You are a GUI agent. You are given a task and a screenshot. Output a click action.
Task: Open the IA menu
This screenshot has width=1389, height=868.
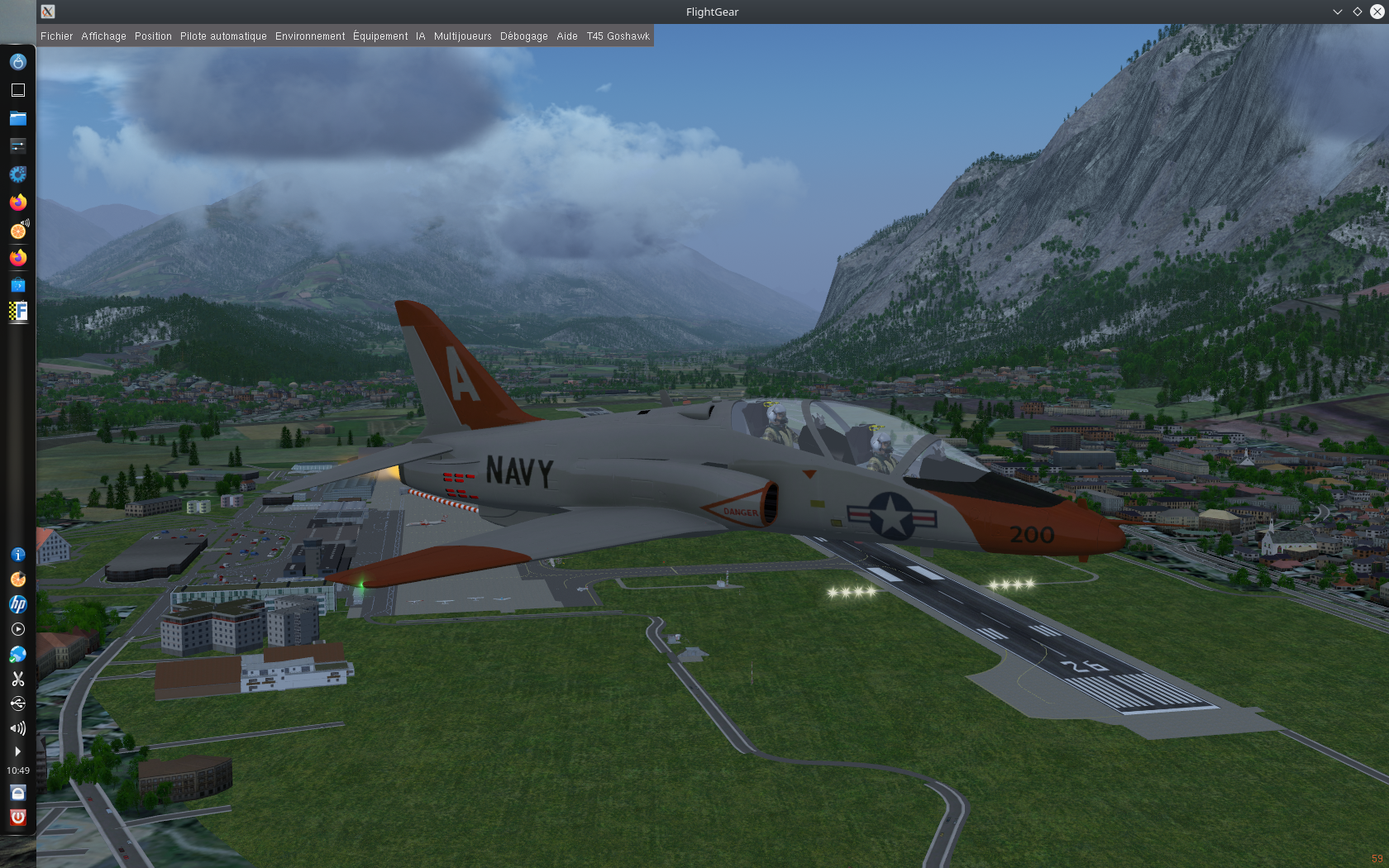click(x=420, y=36)
